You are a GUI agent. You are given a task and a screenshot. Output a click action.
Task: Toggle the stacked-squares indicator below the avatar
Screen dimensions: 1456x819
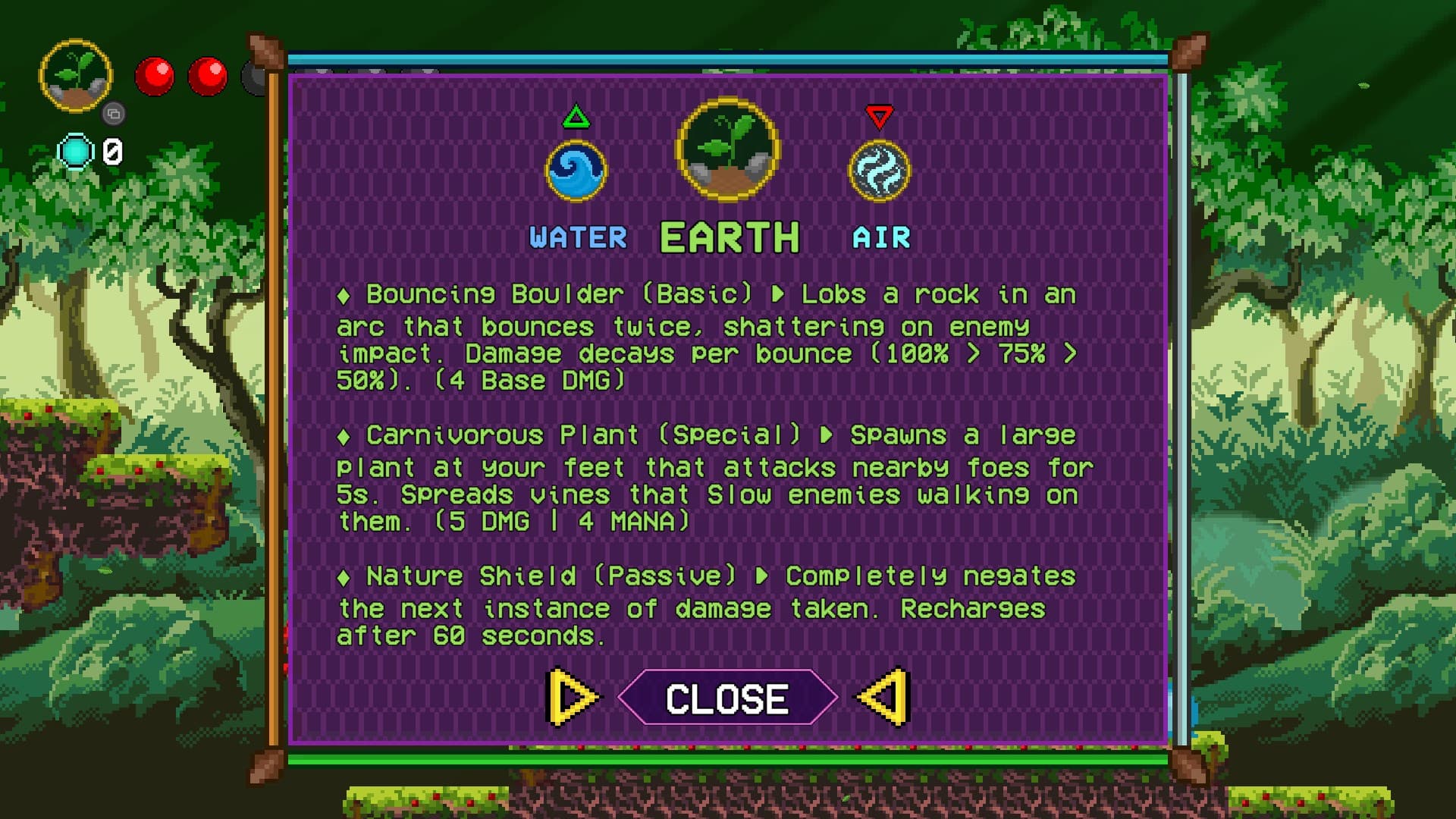(x=115, y=112)
